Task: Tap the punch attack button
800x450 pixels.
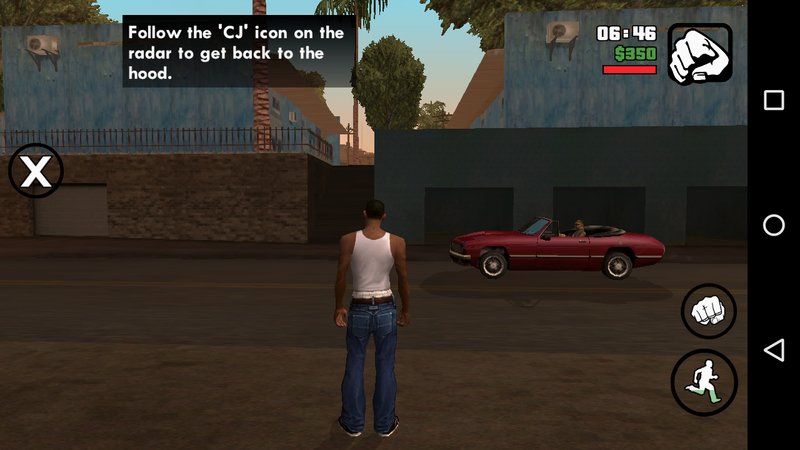Action: click(708, 310)
